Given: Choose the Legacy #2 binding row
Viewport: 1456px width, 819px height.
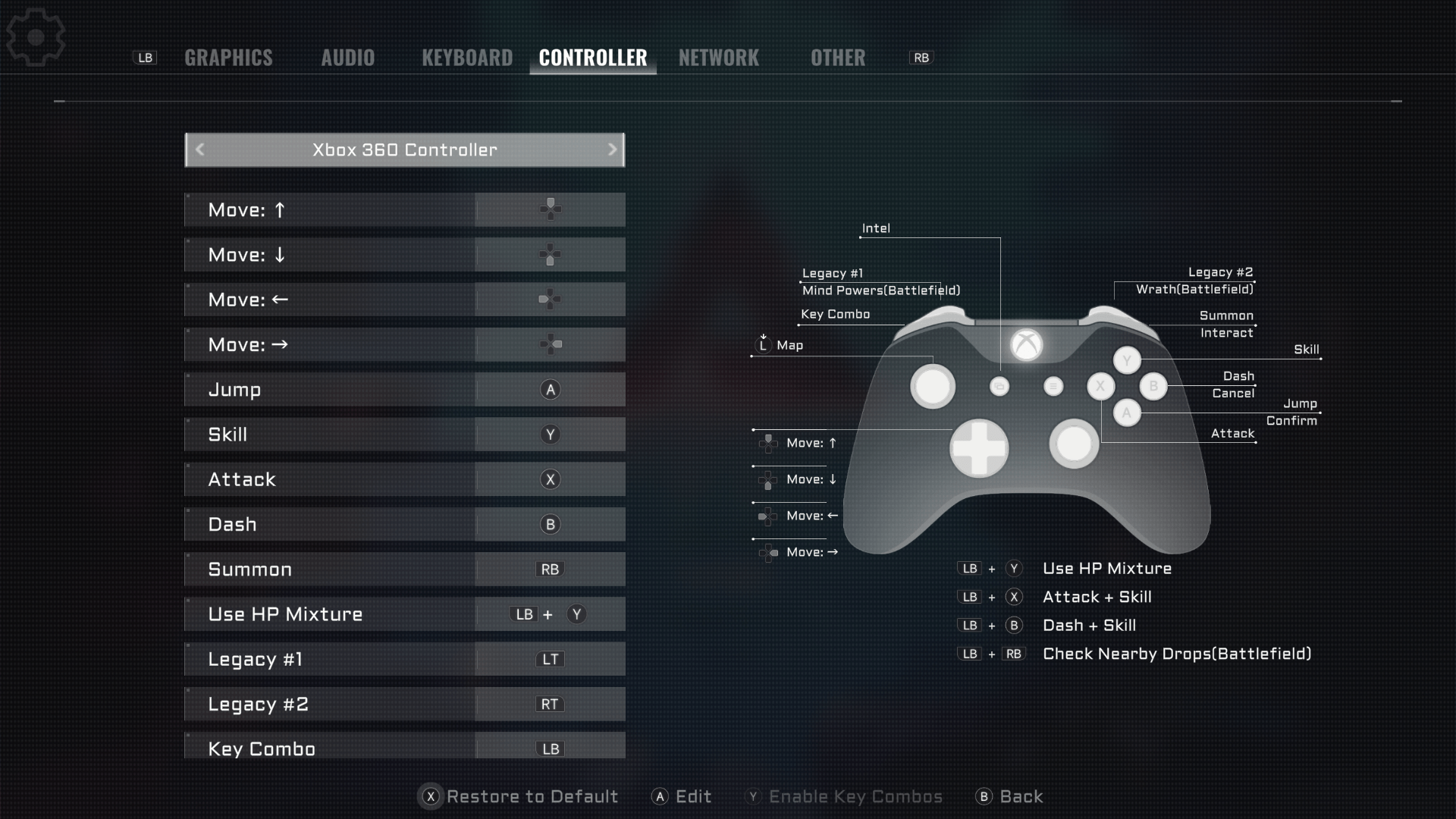Looking at the screenshot, I should [x=404, y=704].
